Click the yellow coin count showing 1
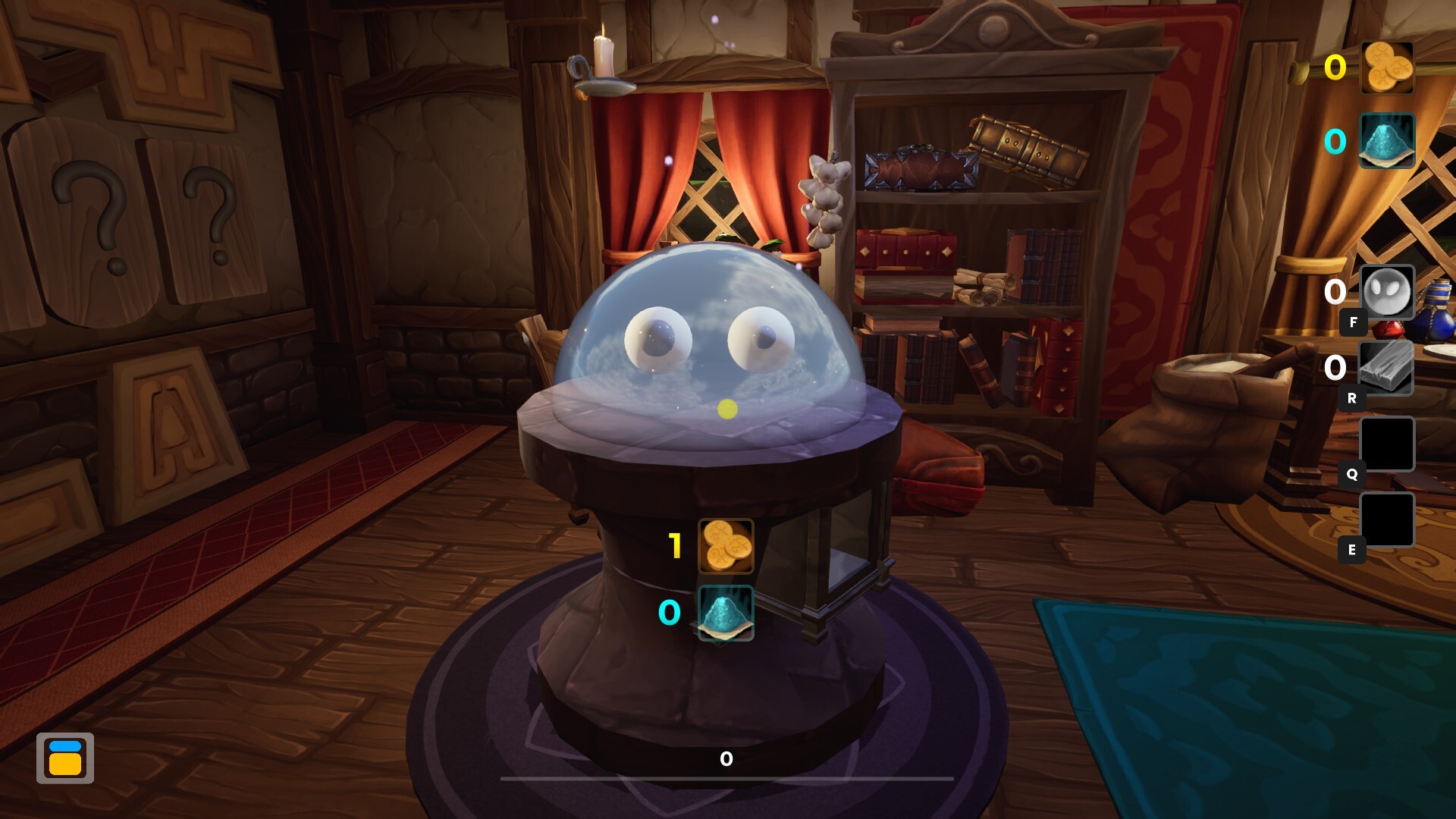The image size is (1456, 819). [673, 544]
